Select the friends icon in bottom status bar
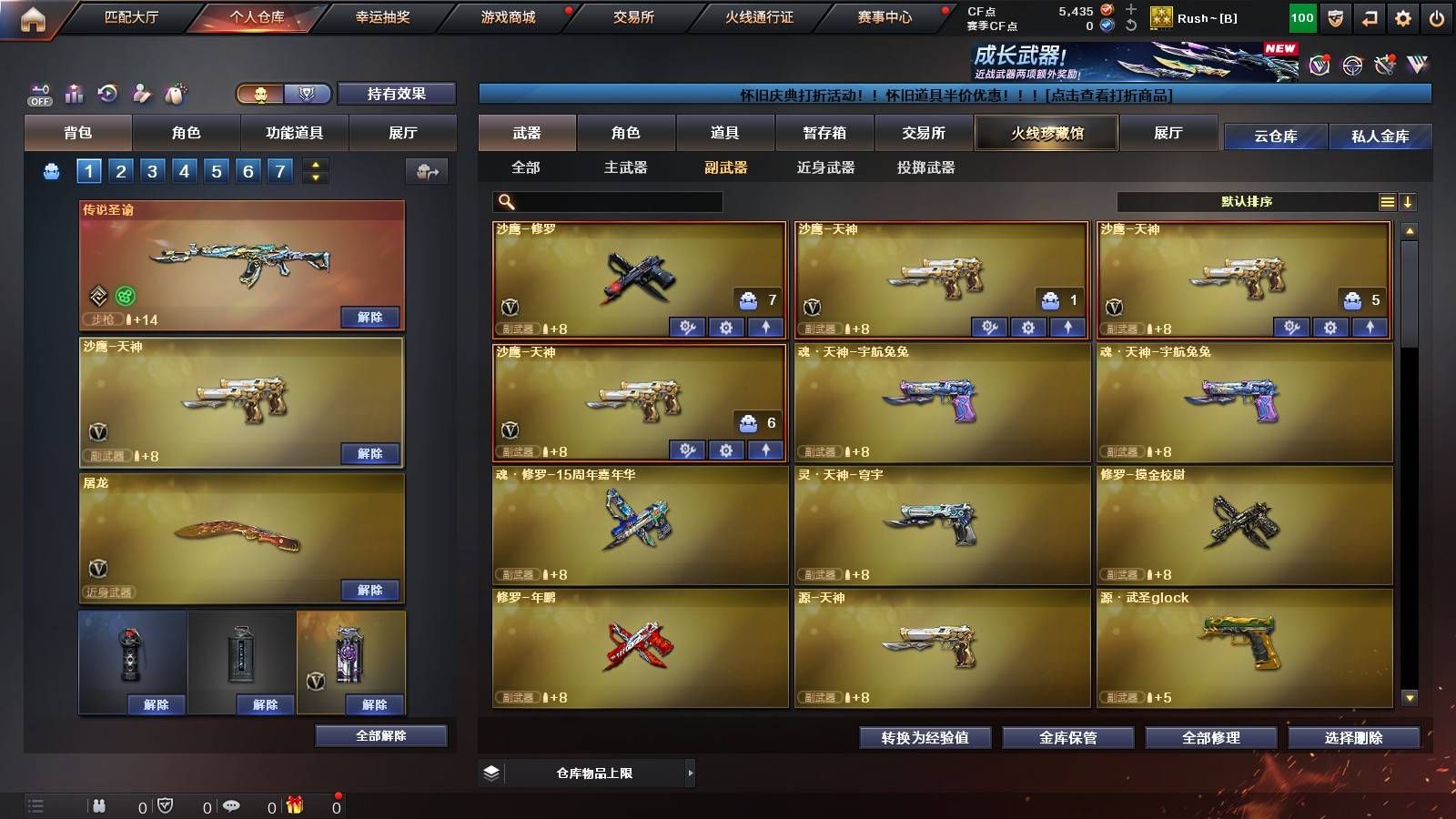 (x=98, y=805)
